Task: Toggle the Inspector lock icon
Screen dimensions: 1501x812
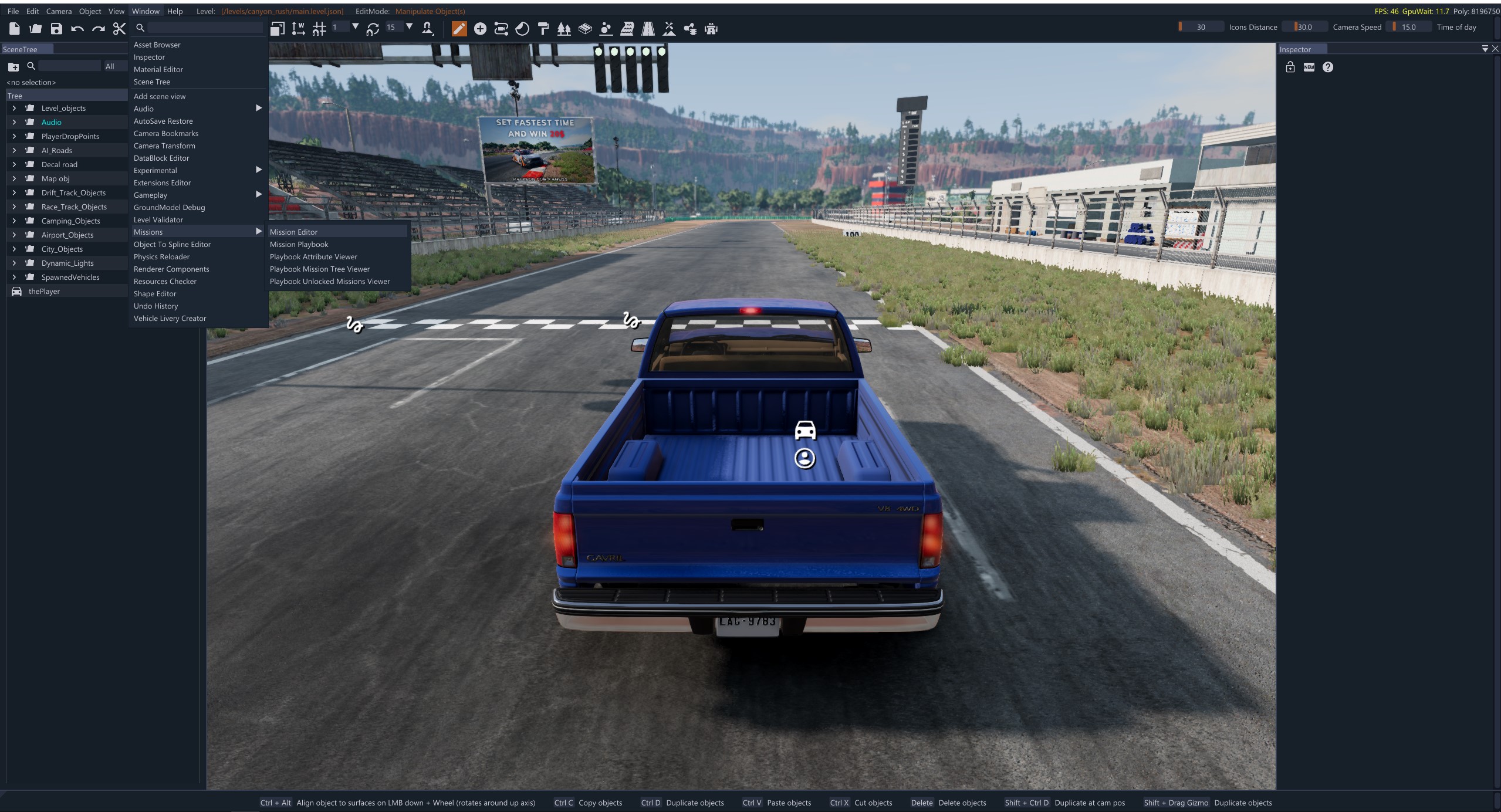Action: point(1290,67)
